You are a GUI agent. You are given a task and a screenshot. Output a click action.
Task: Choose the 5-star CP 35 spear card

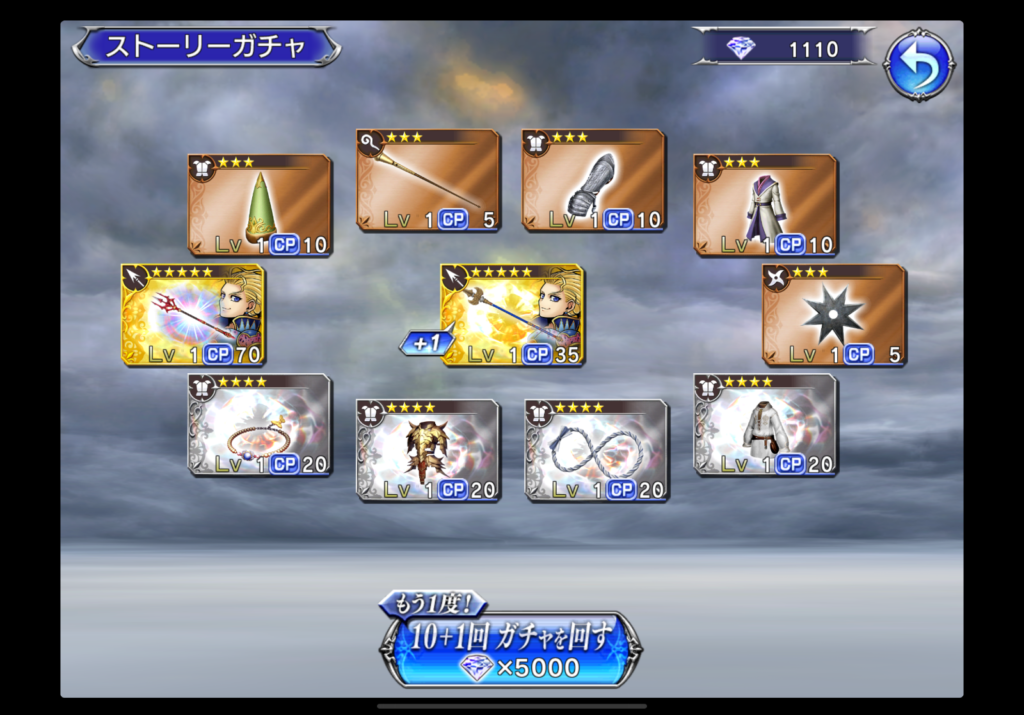click(x=513, y=315)
